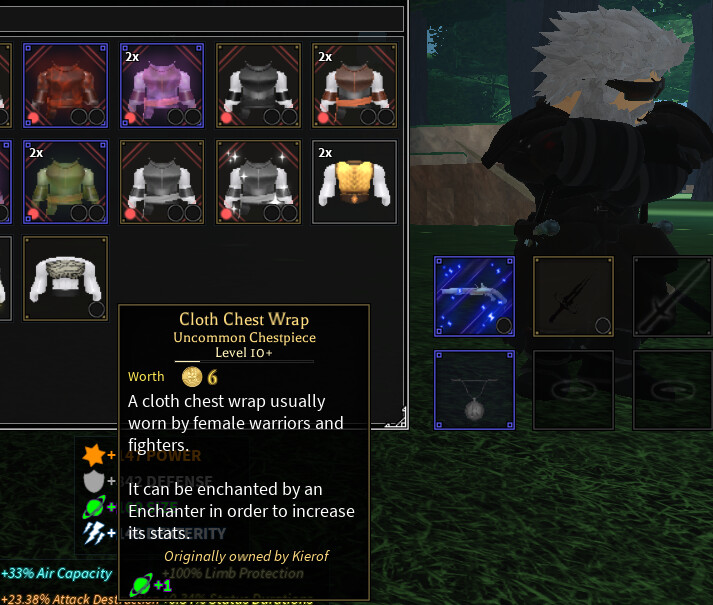The height and width of the screenshot is (605, 713).
Task: Open the equipped dagger slot
Action: (573, 296)
